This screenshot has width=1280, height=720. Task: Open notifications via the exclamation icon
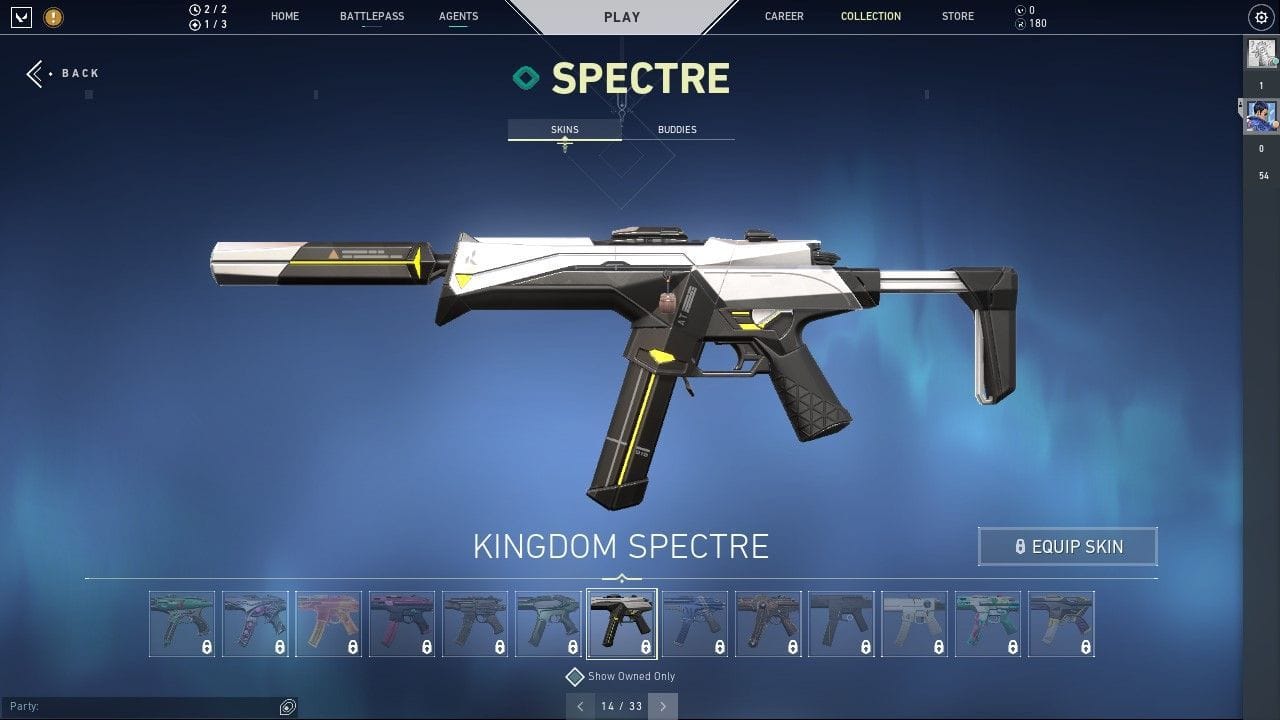click(x=52, y=17)
